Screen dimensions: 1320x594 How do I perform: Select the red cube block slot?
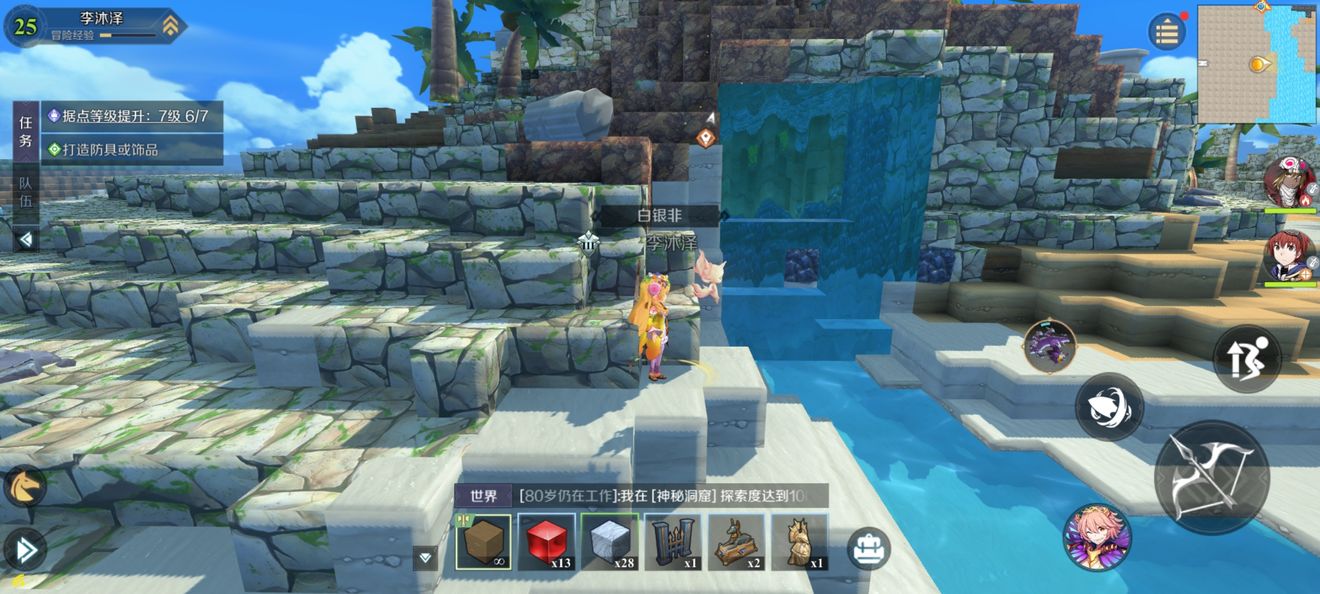(546, 542)
